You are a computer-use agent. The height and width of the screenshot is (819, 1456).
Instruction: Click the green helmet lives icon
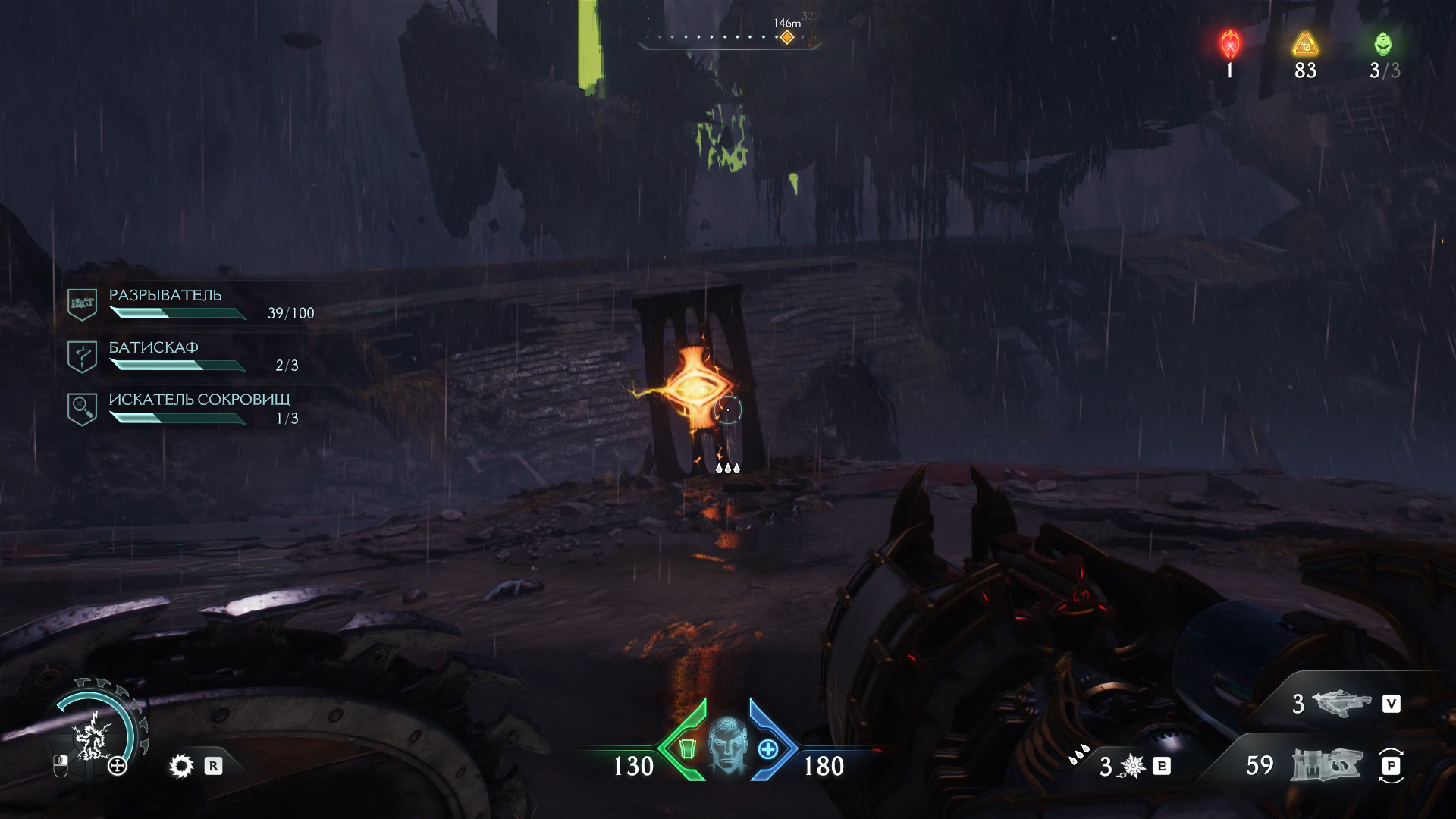coord(1382,44)
